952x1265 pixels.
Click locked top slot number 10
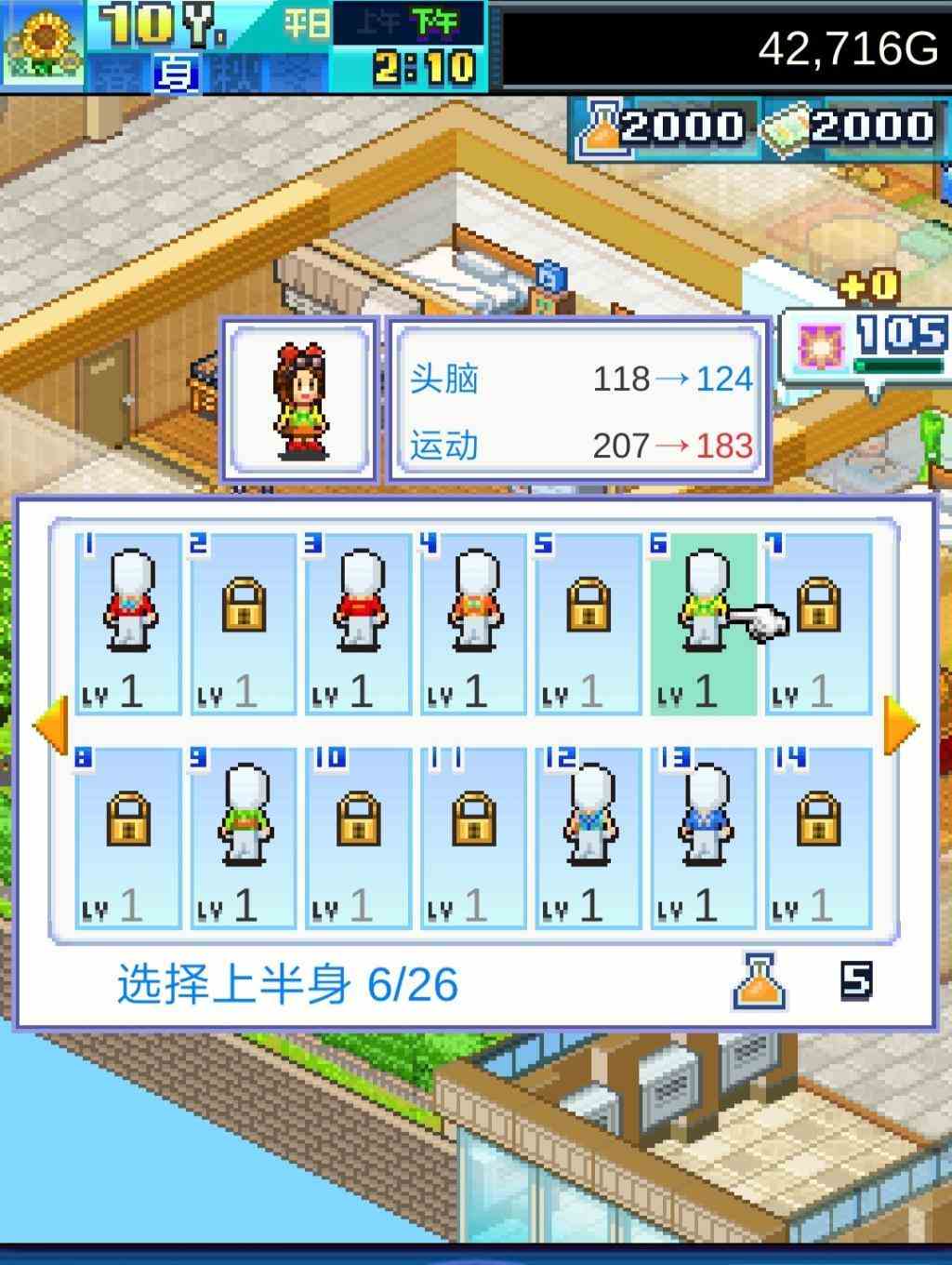359,838
